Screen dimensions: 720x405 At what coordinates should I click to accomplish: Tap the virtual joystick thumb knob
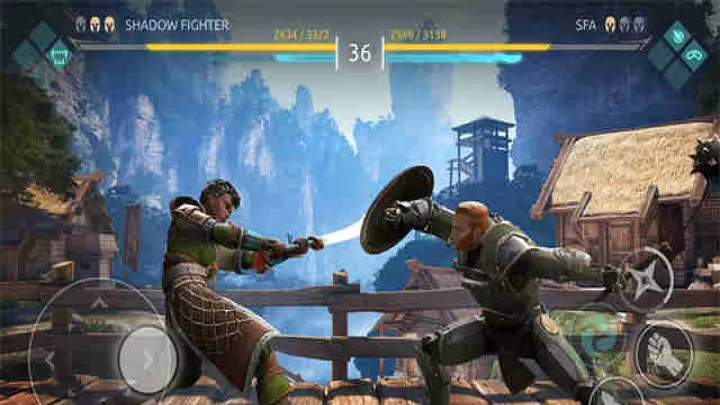pos(148,358)
